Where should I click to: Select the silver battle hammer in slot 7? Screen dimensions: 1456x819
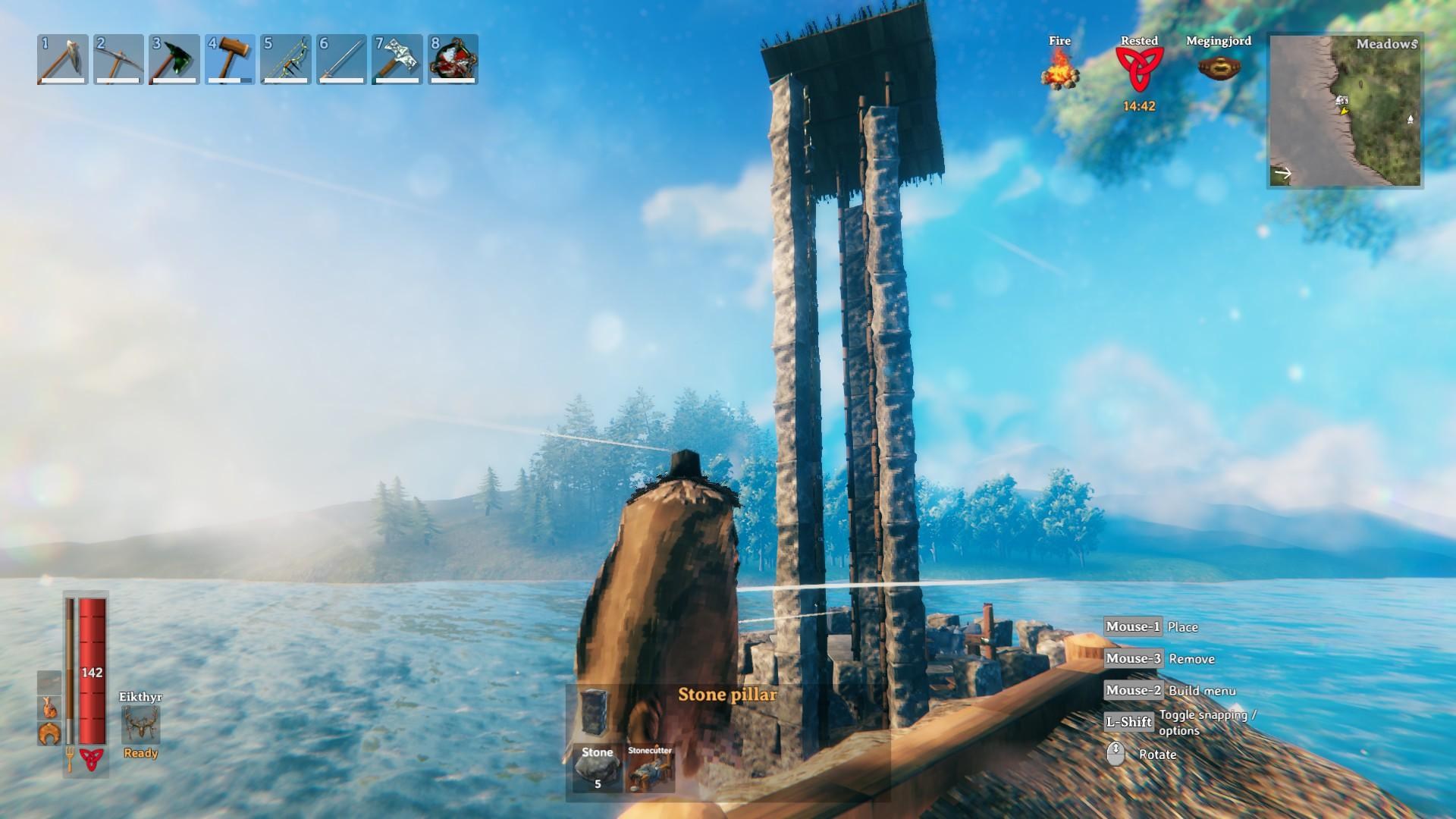click(397, 58)
